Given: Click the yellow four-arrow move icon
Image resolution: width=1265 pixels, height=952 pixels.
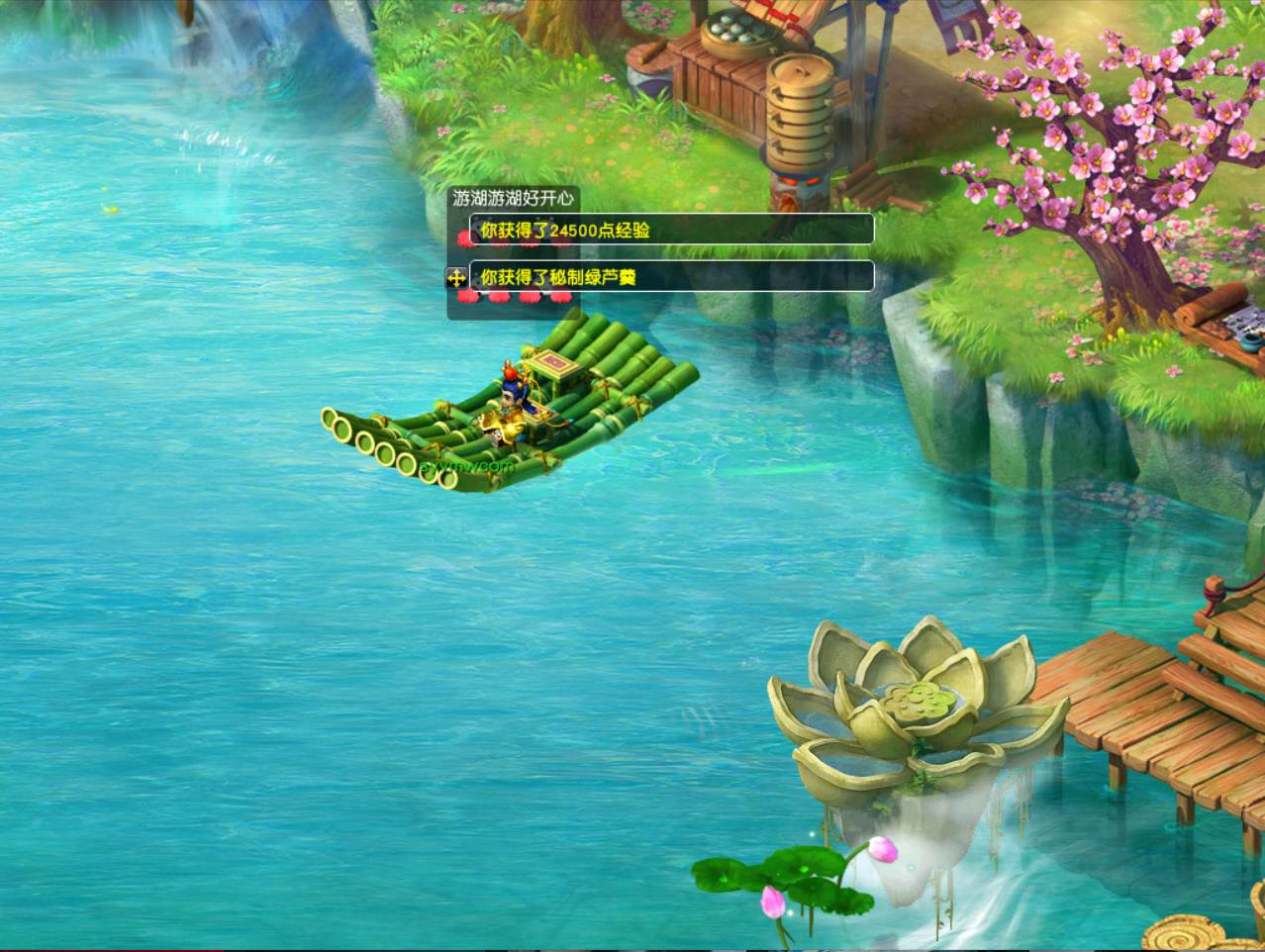Looking at the screenshot, I should (456, 278).
